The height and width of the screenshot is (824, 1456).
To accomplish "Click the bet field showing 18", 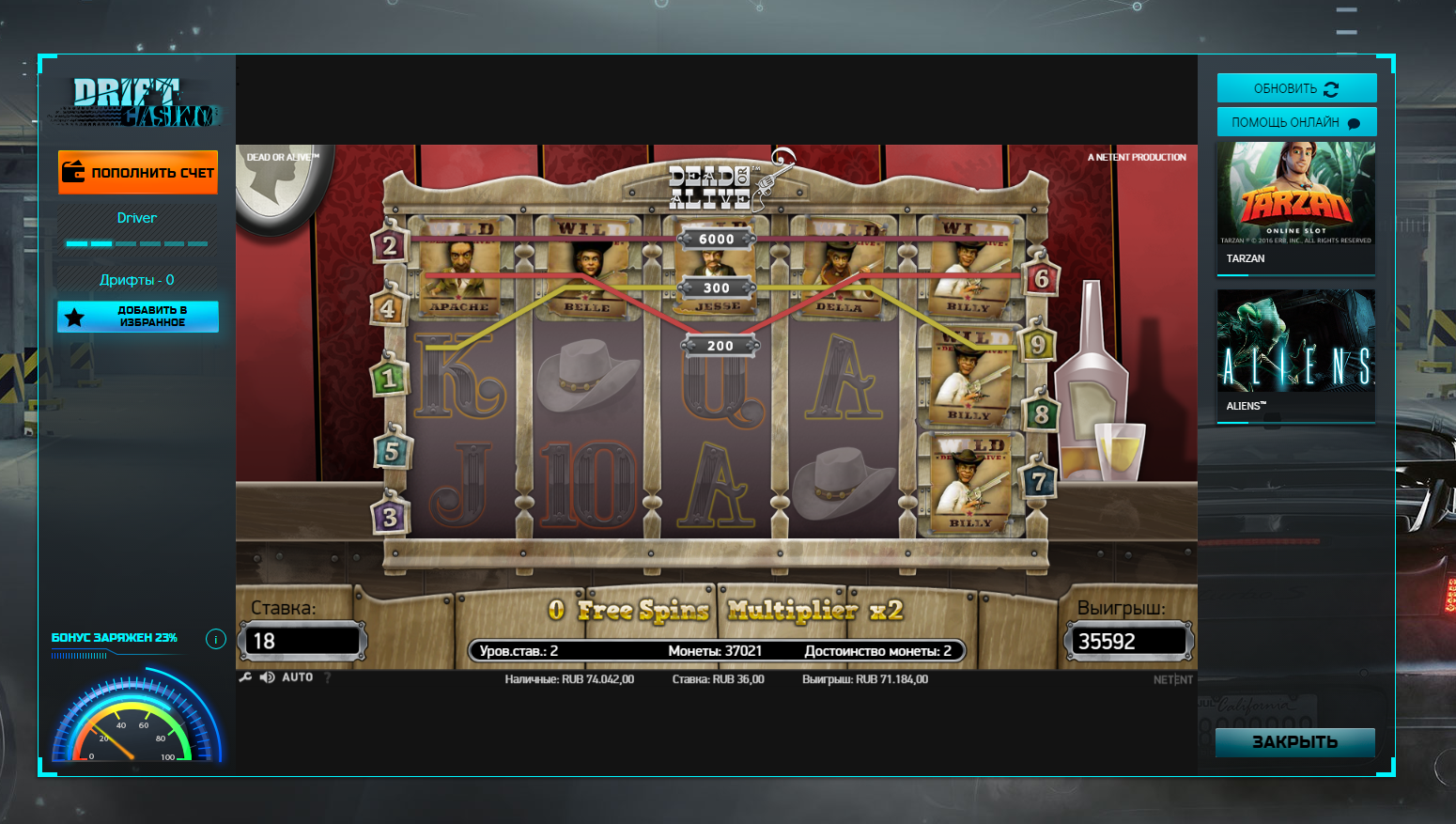I will pos(301,640).
